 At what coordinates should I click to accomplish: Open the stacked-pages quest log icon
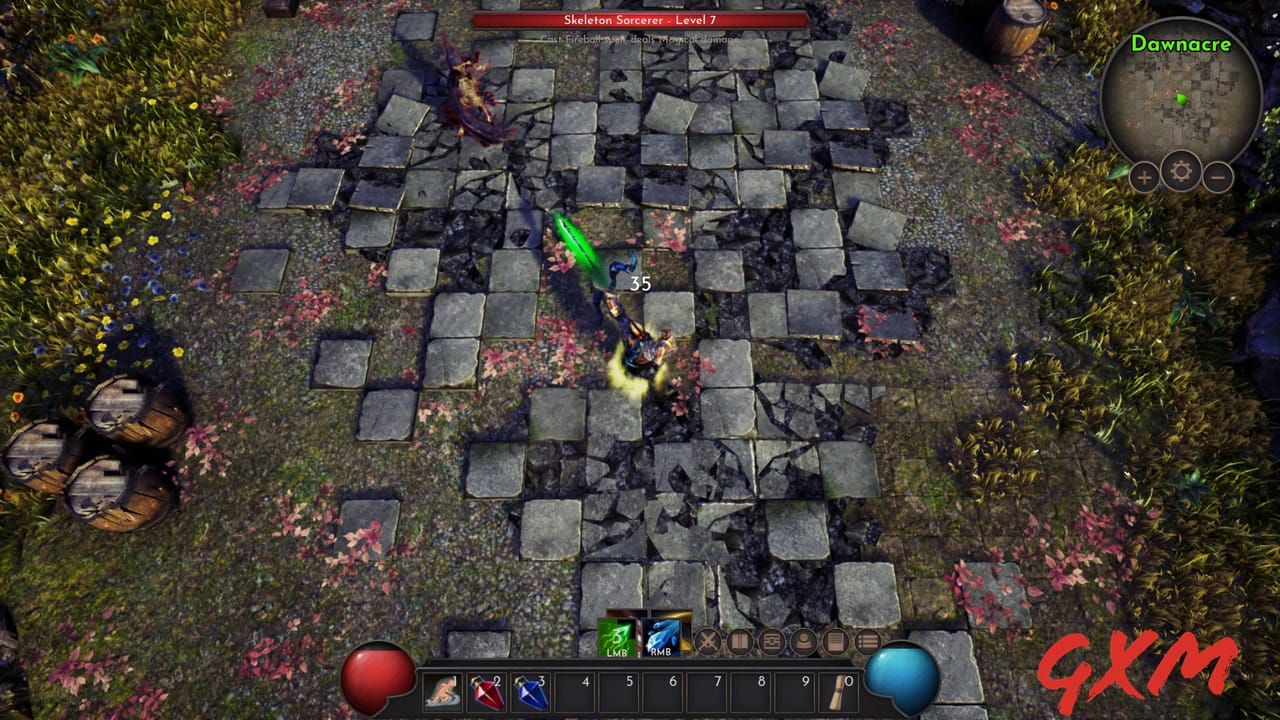836,639
